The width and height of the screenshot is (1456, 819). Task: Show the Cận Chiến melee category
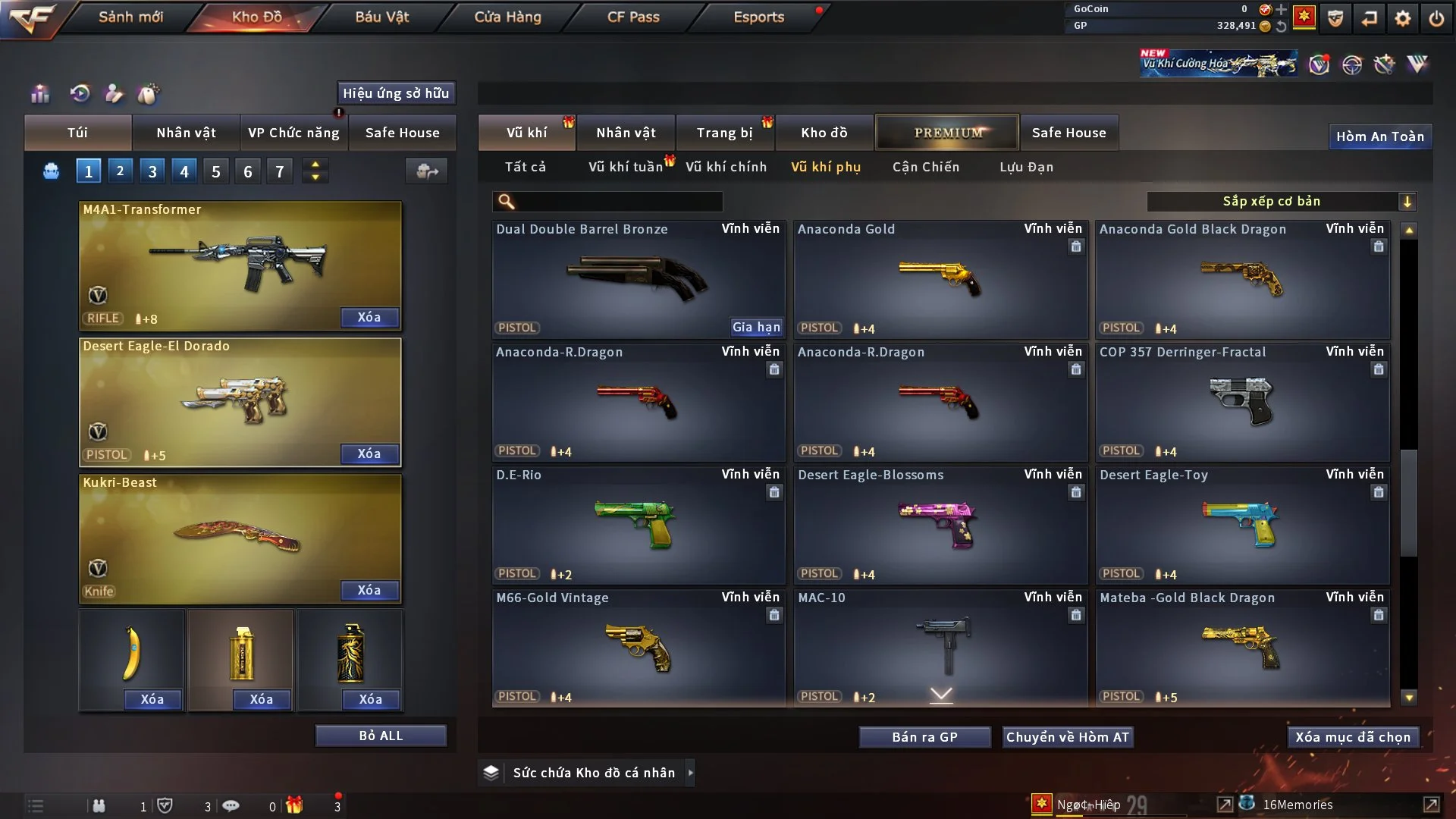tap(925, 167)
